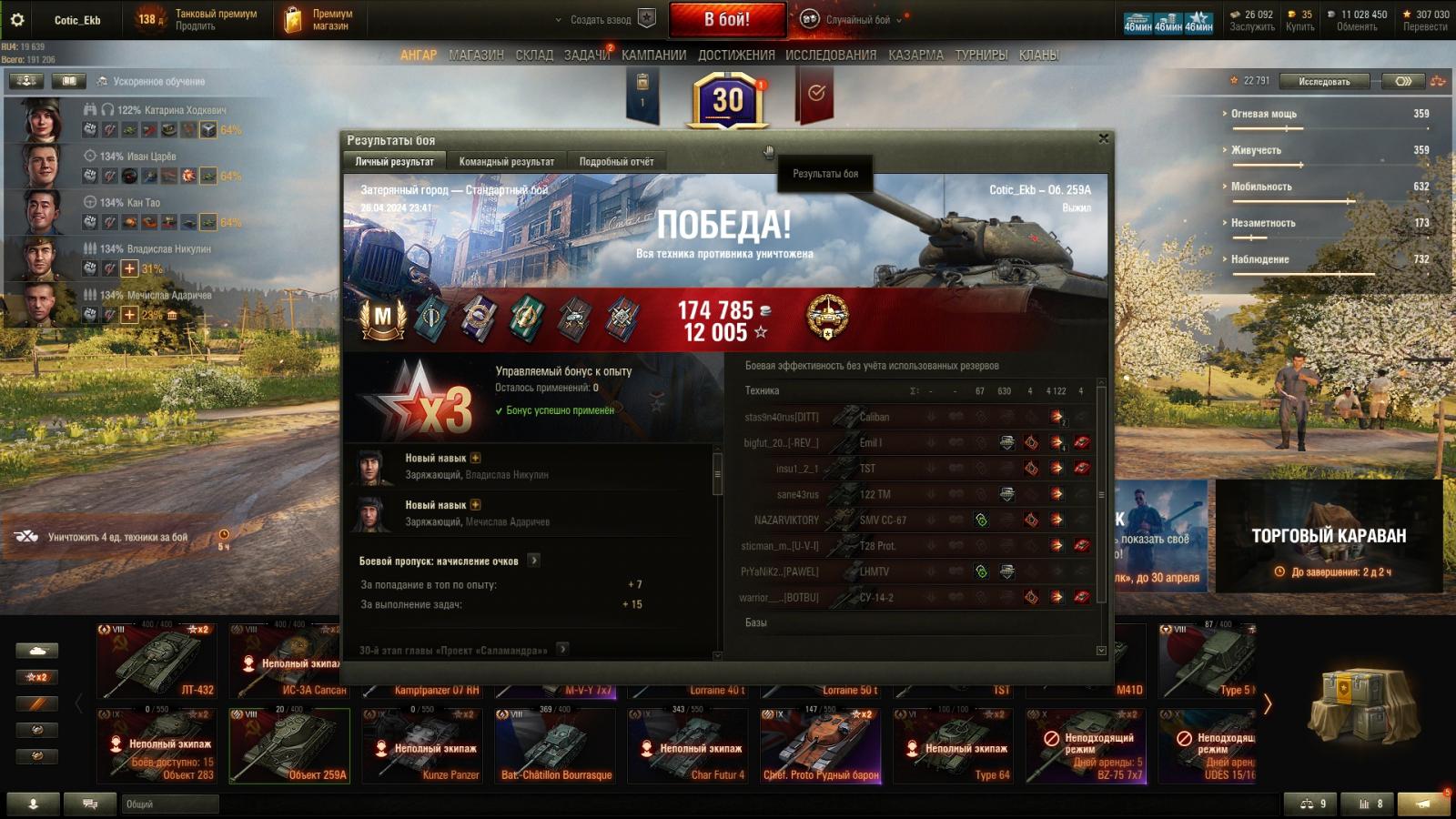
Task: Open the КАЗАРМА menu
Action: [915, 56]
